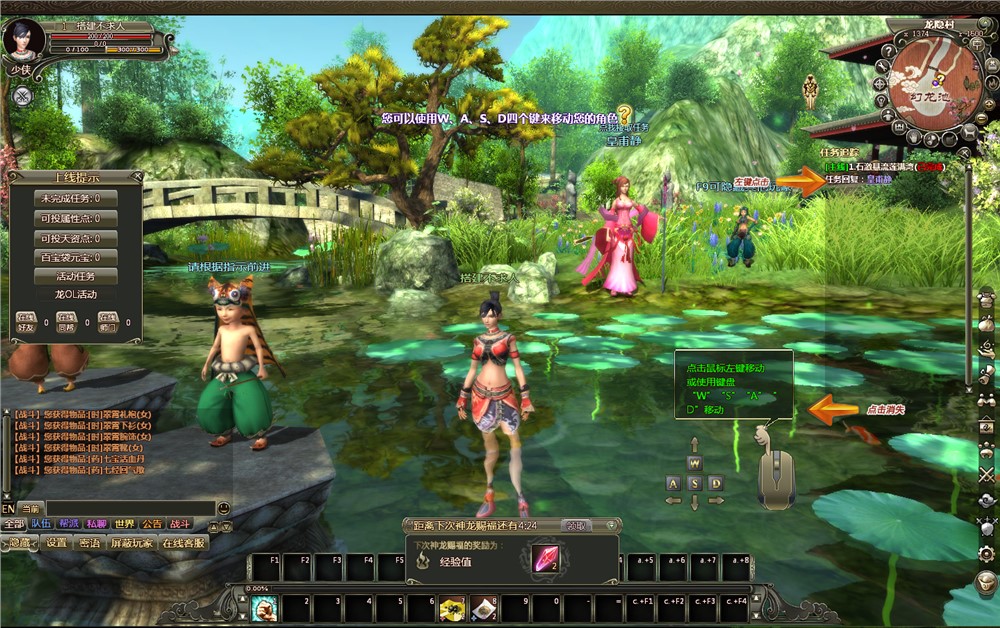Select the 活动任务 button
This screenshot has width=1000, height=628.
(75, 276)
